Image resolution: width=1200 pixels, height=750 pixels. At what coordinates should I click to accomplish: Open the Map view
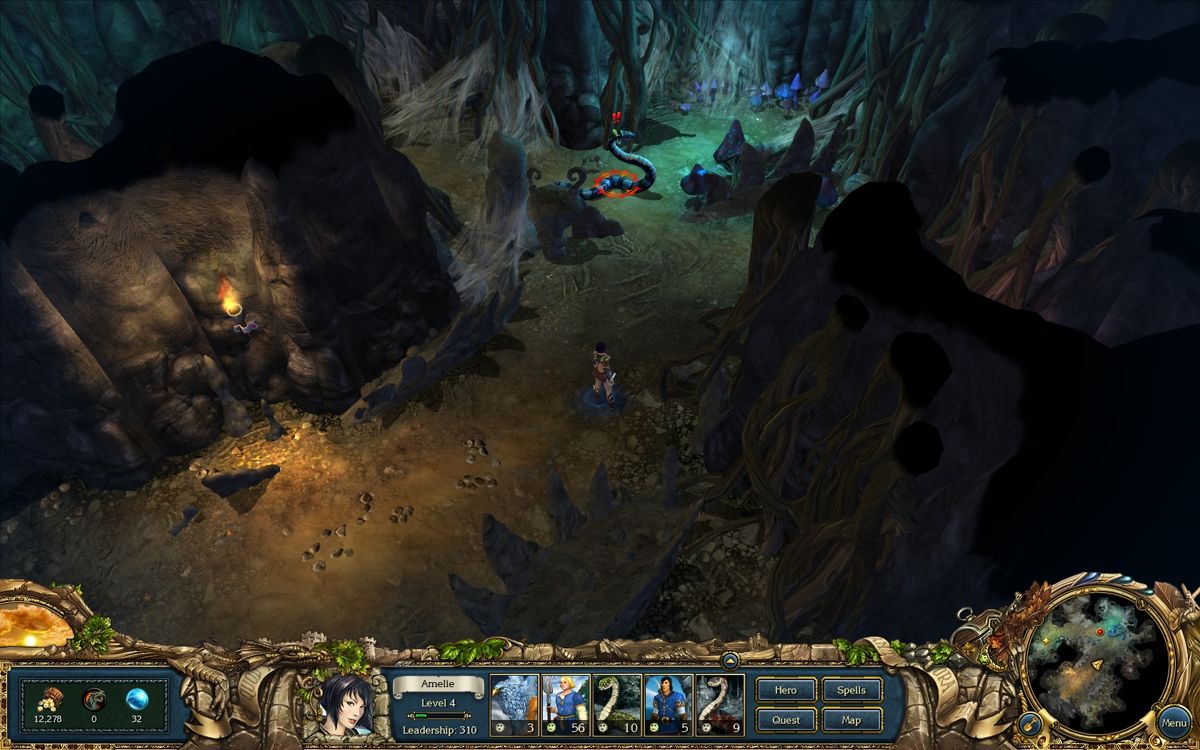tap(851, 720)
